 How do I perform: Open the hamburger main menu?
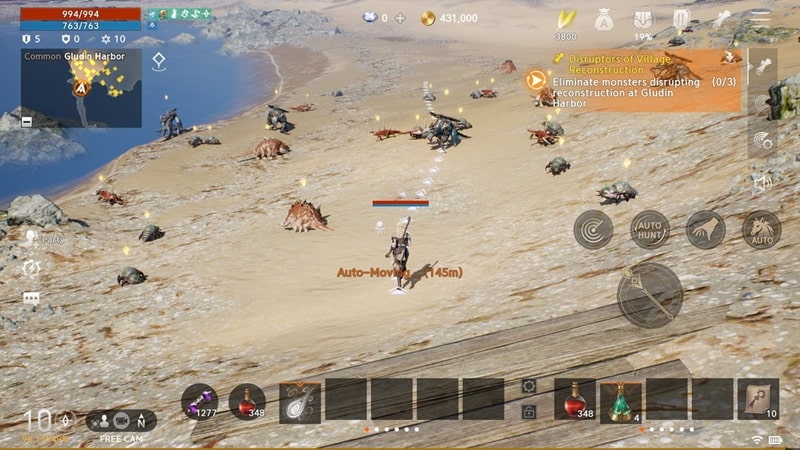(x=762, y=18)
